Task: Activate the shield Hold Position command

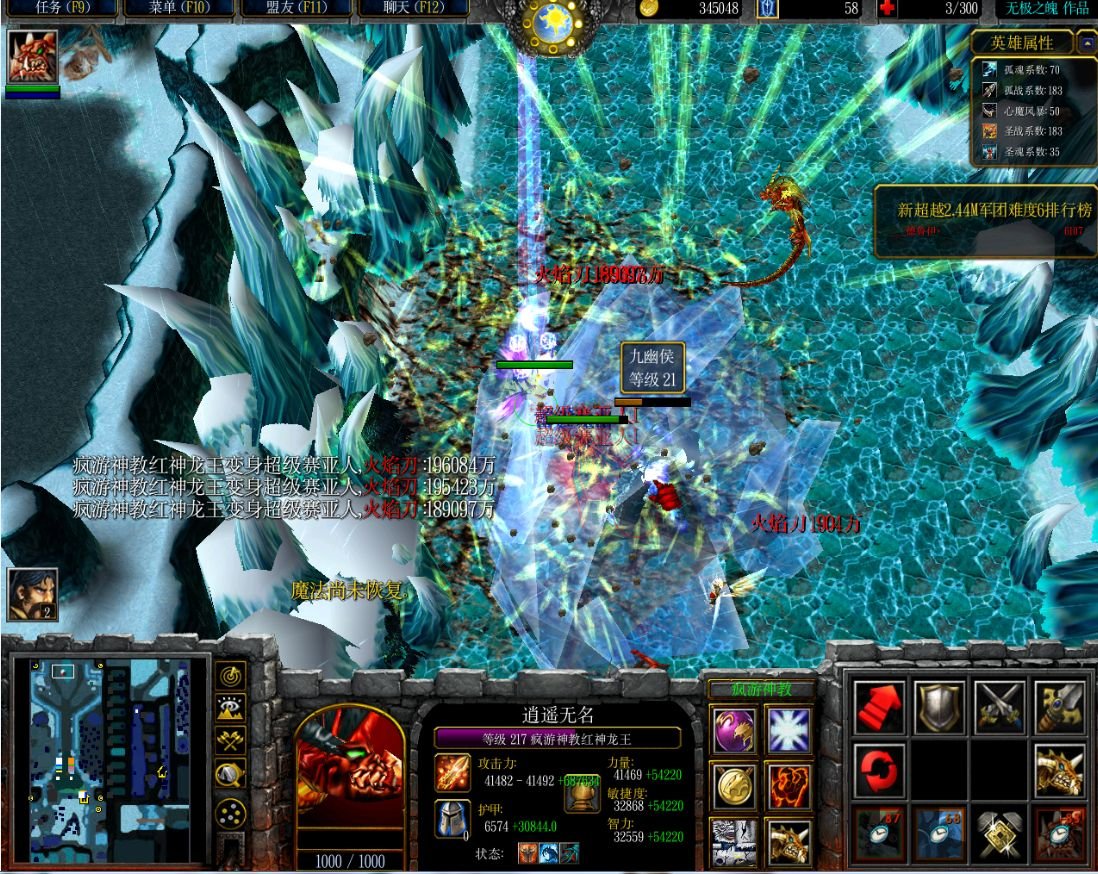Action: 940,708
